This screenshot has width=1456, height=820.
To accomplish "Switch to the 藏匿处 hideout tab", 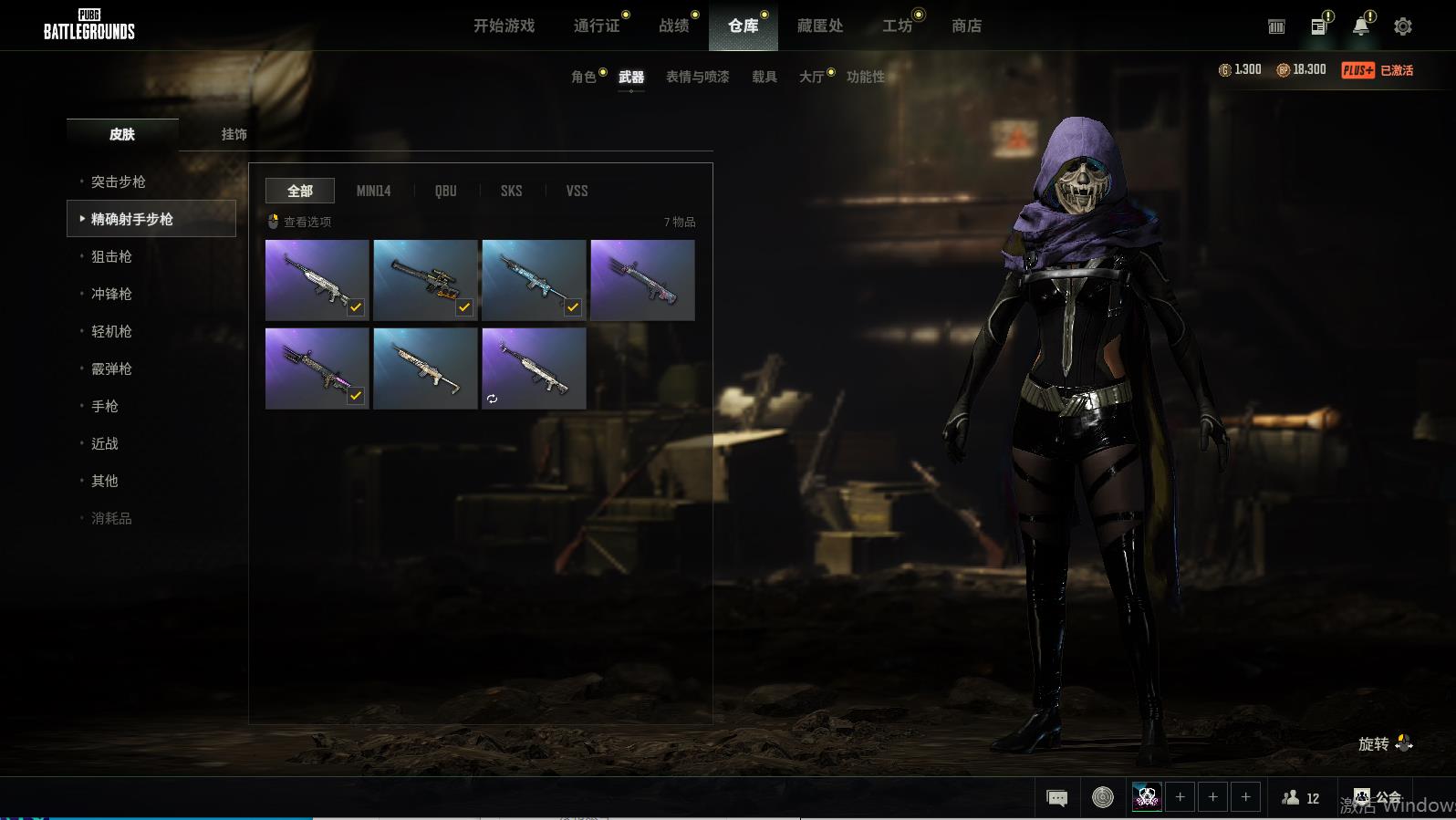I will (819, 26).
